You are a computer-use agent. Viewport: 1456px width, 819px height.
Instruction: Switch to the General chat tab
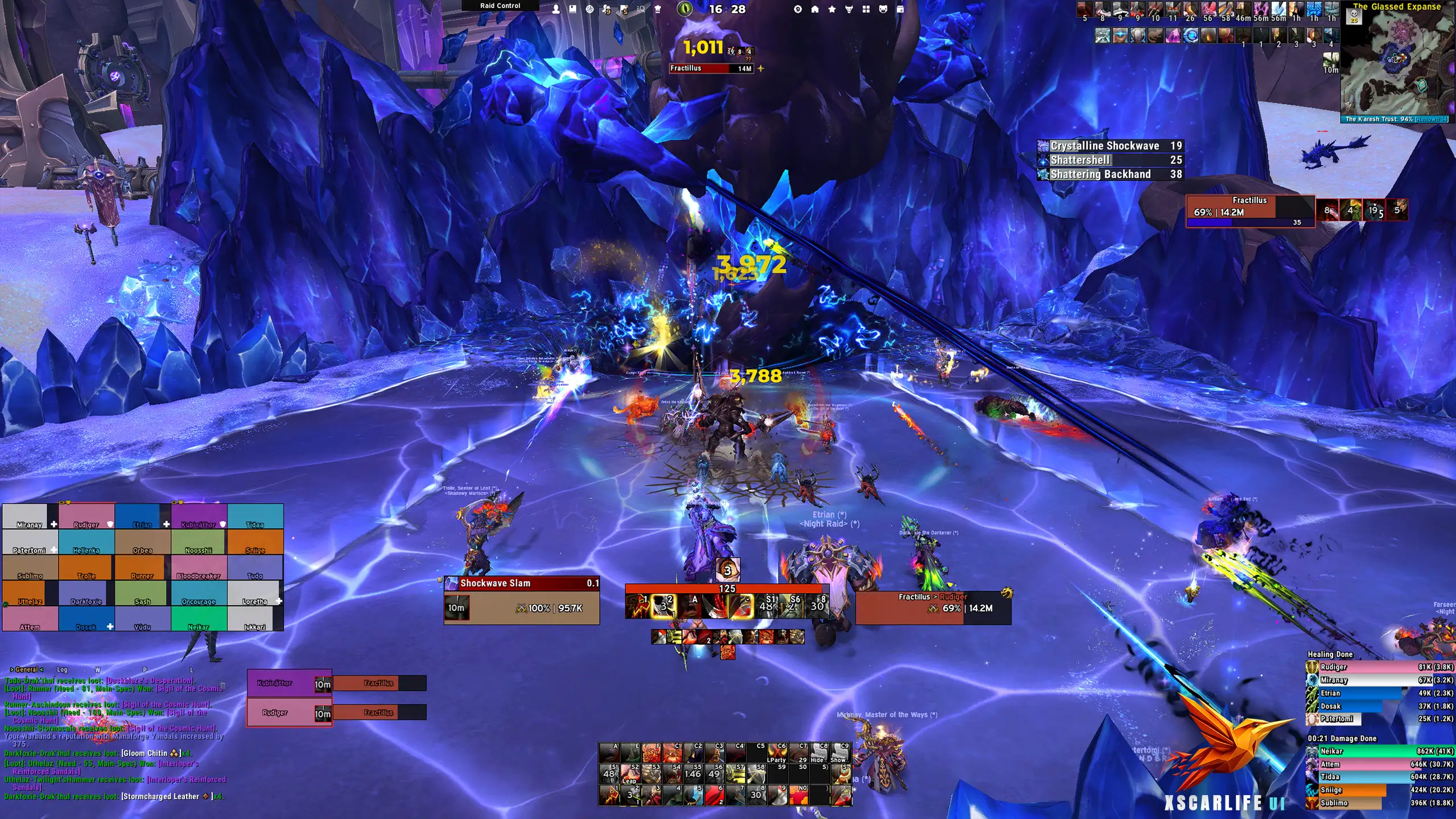pos(26,669)
